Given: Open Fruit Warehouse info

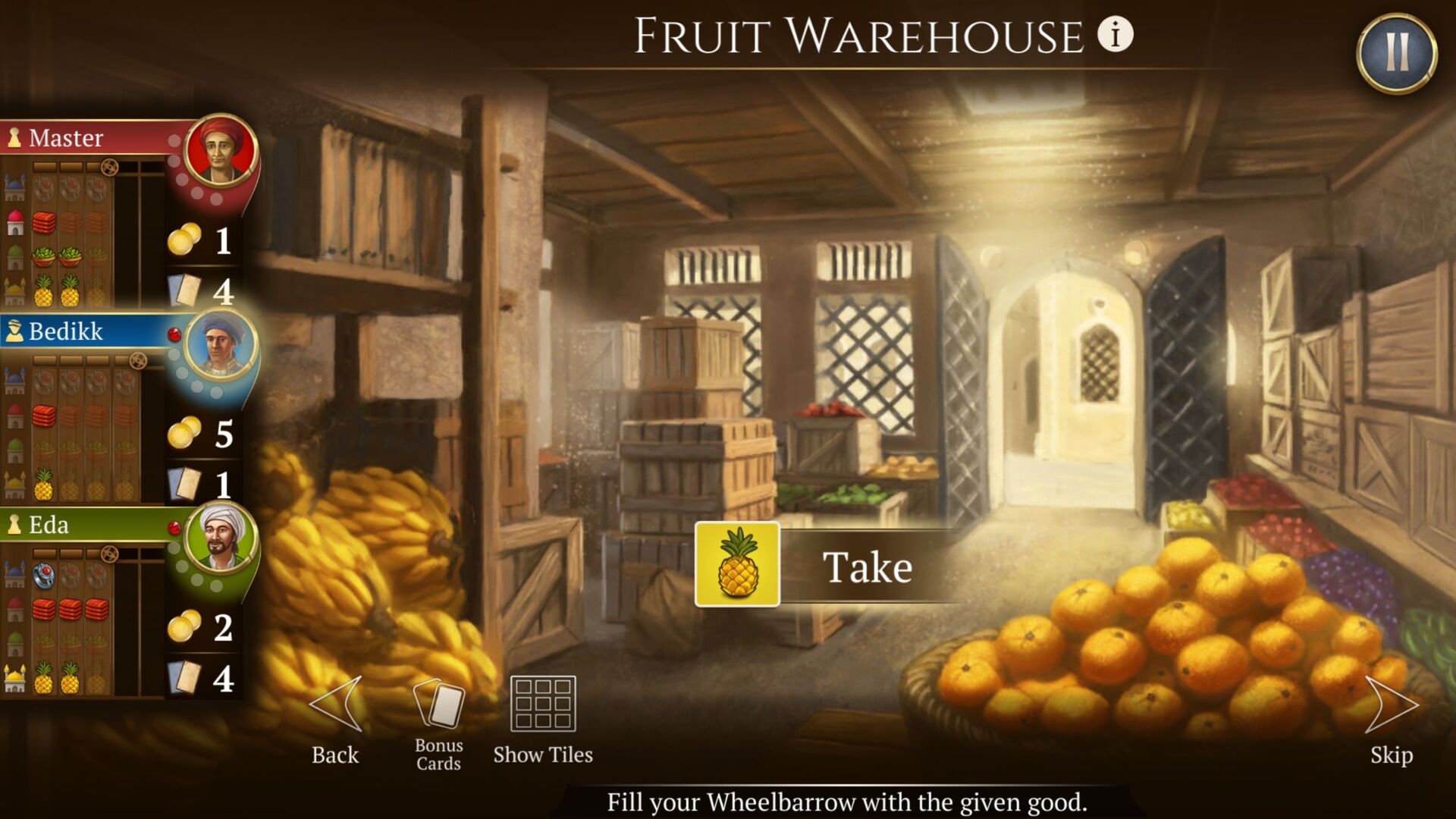Looking at the screenshot, I should coord(1115,35).
